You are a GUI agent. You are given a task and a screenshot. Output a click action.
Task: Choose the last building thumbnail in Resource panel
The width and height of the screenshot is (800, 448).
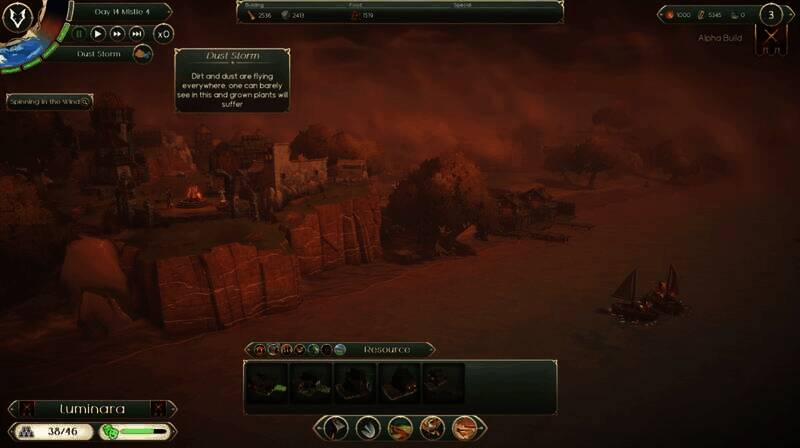click(443, 382)
